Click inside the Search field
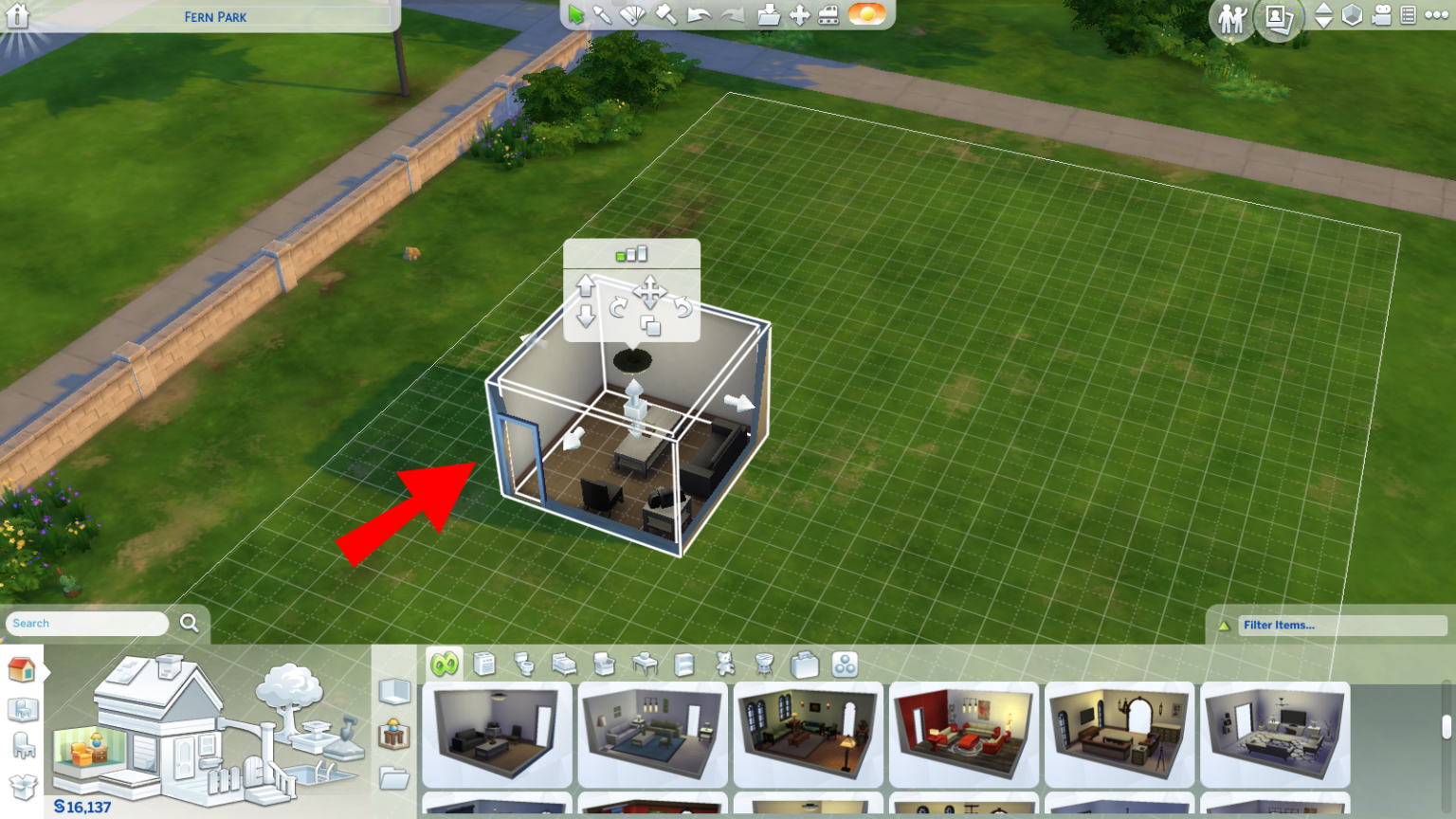The height and width of the screenshot is (819, 1456). click(x=85, y=623)
